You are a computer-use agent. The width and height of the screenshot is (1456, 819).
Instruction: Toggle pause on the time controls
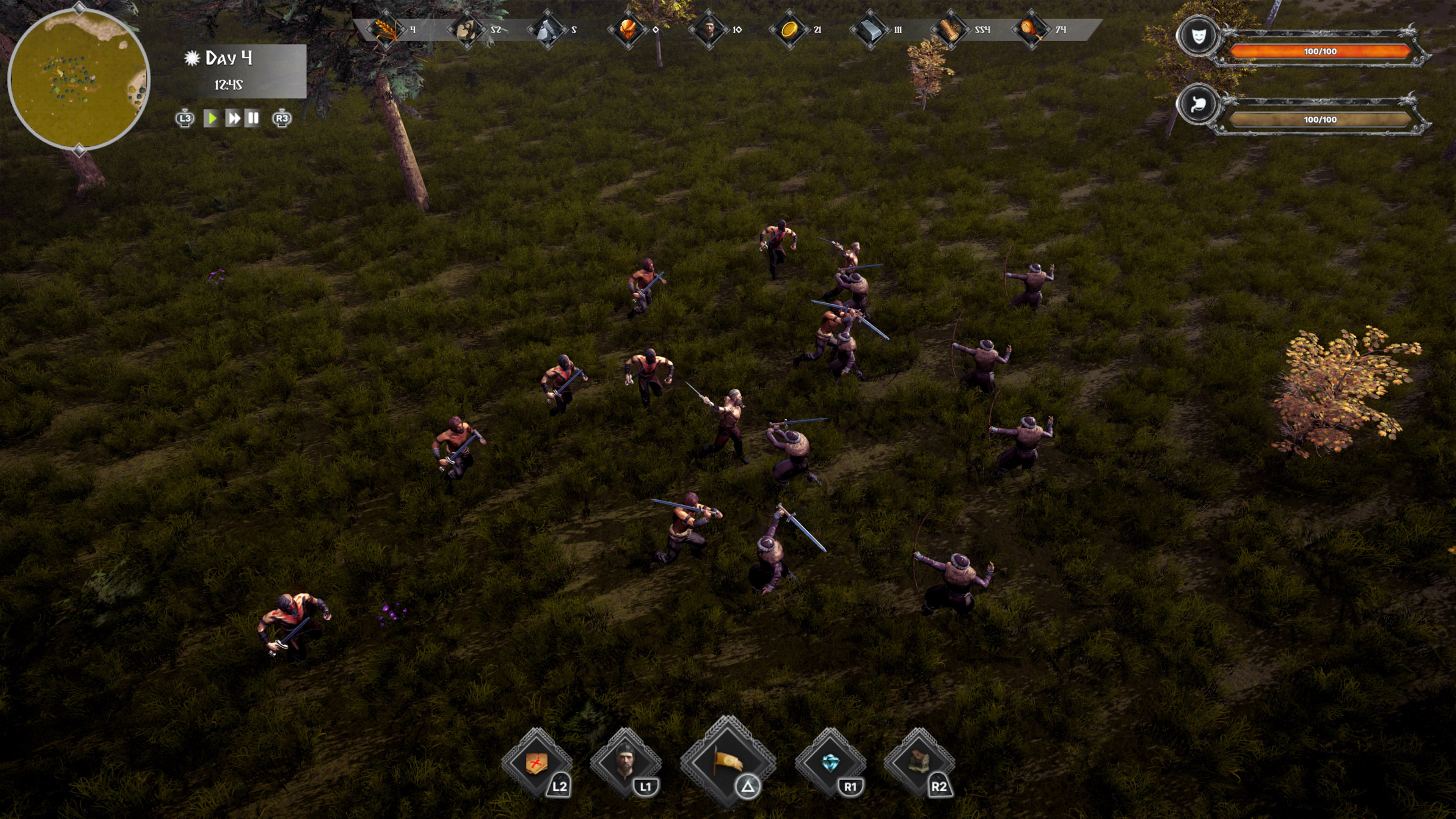254,119
